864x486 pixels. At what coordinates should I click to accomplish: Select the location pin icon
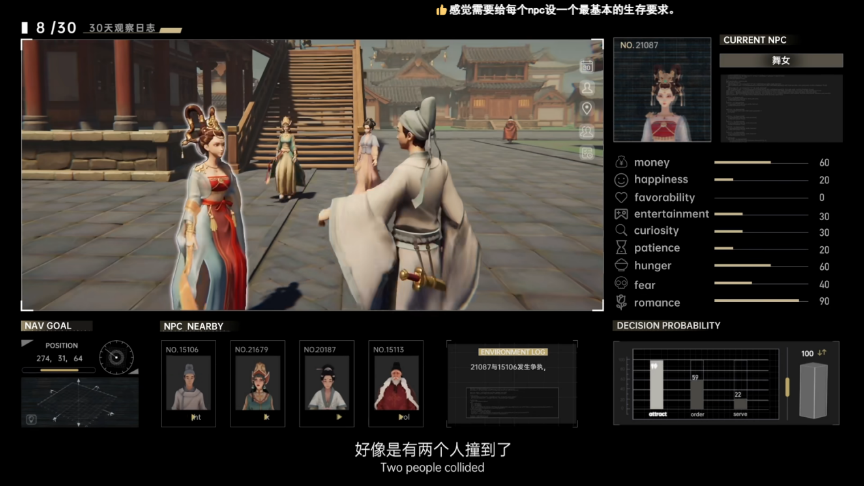(x=587, y=109)
